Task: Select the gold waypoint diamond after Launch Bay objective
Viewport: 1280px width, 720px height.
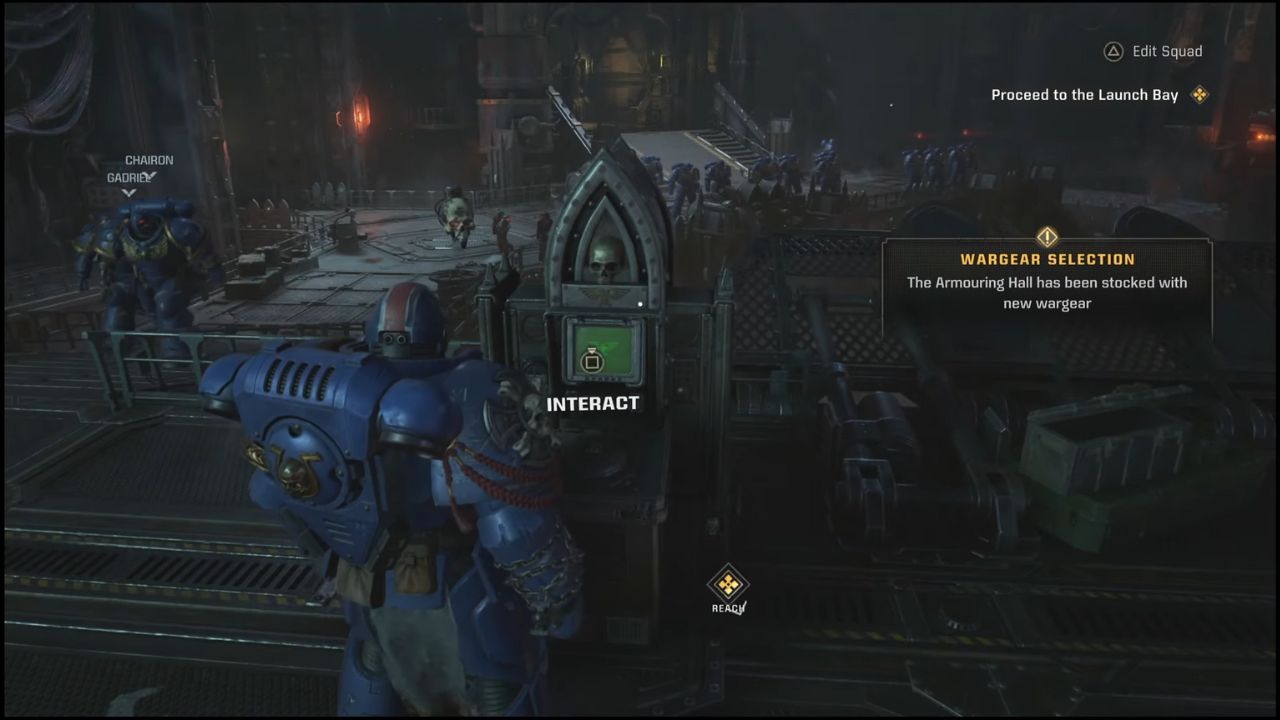Action: [x=1199, y=94]
